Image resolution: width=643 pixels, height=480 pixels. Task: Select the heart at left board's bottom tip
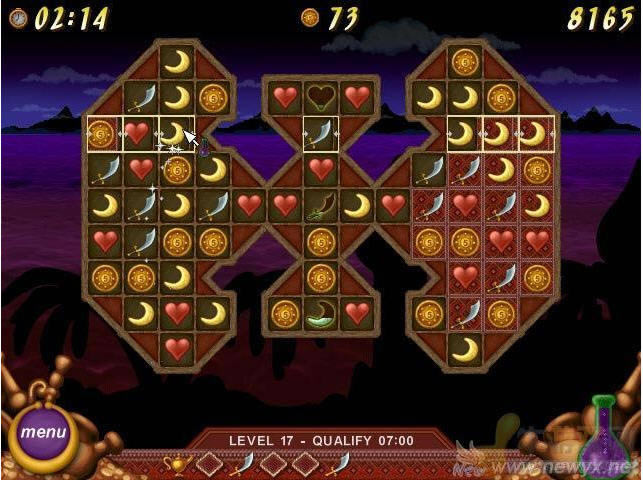click(177, 348)
